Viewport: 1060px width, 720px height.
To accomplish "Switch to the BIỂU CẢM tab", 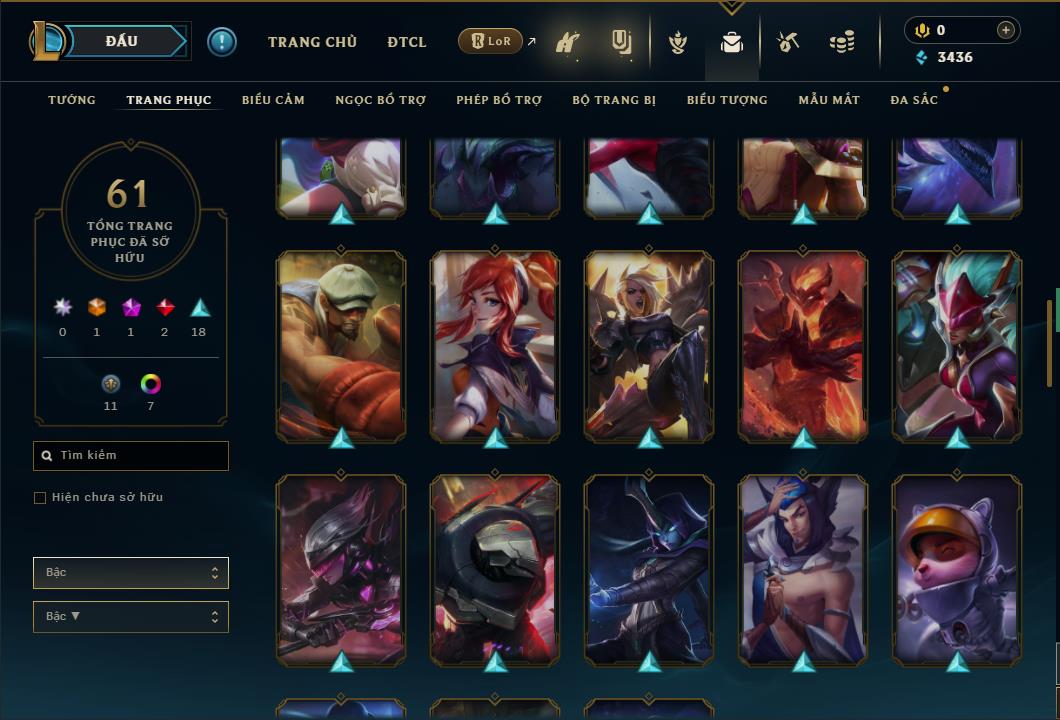I will coord(273,100).
